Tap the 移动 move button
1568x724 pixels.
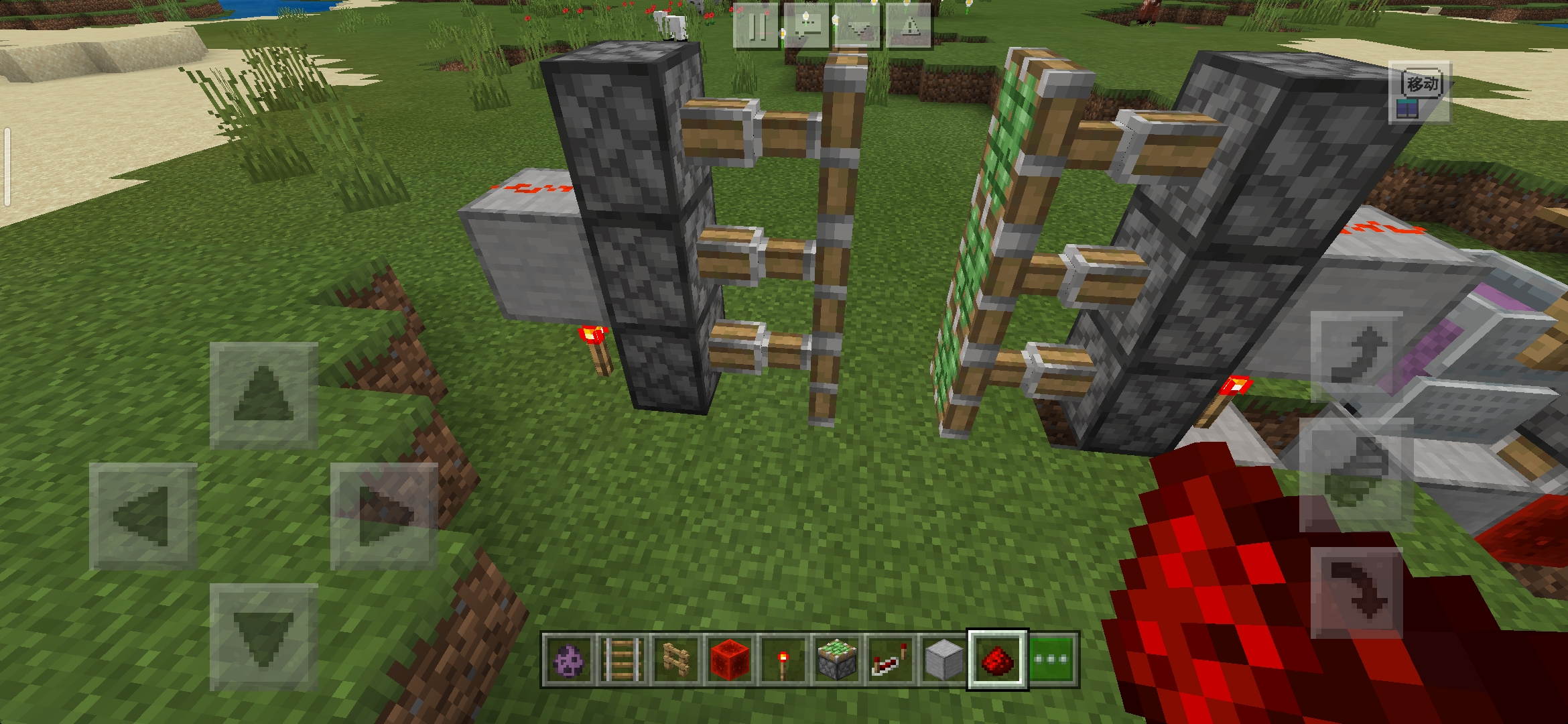1420,93
